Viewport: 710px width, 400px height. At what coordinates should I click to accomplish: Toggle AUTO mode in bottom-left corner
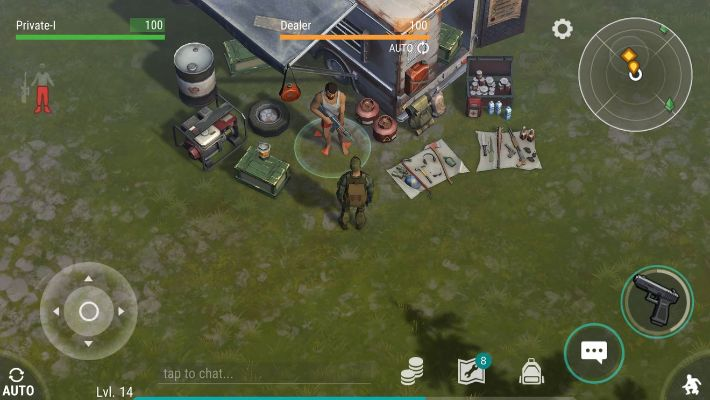click(x=17, y=381)
